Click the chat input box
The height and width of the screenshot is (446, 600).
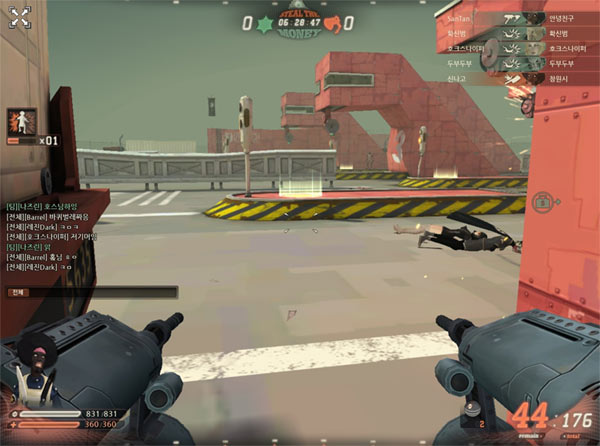click(92, 292)
